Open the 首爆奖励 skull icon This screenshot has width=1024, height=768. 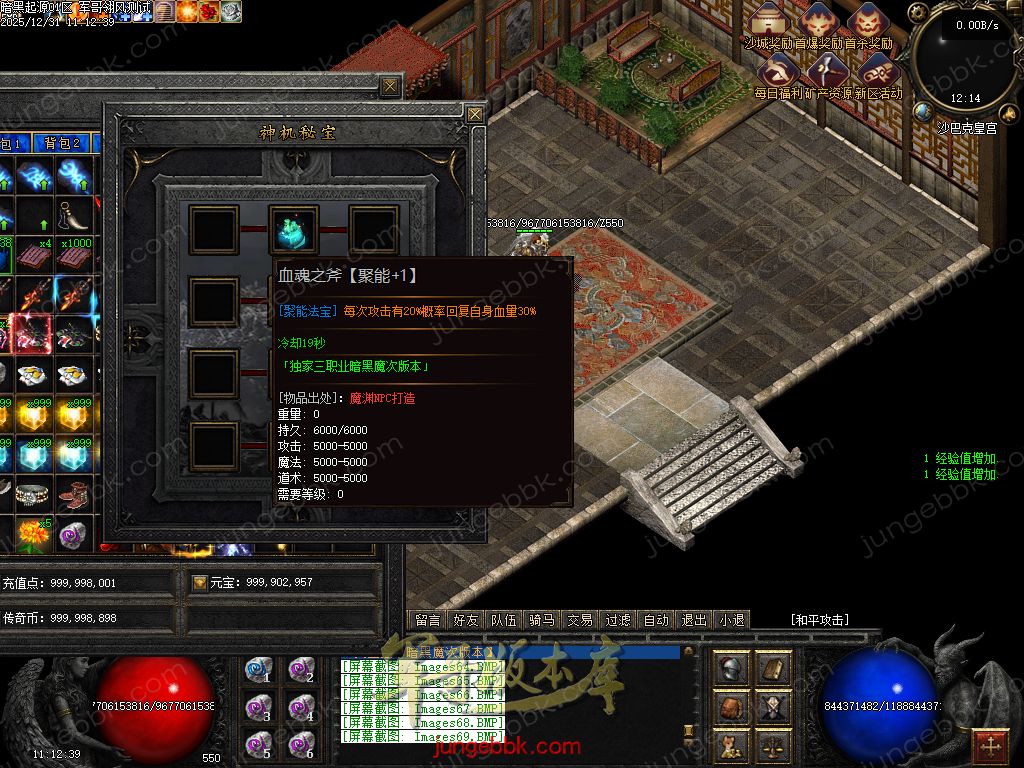[820, 23]
